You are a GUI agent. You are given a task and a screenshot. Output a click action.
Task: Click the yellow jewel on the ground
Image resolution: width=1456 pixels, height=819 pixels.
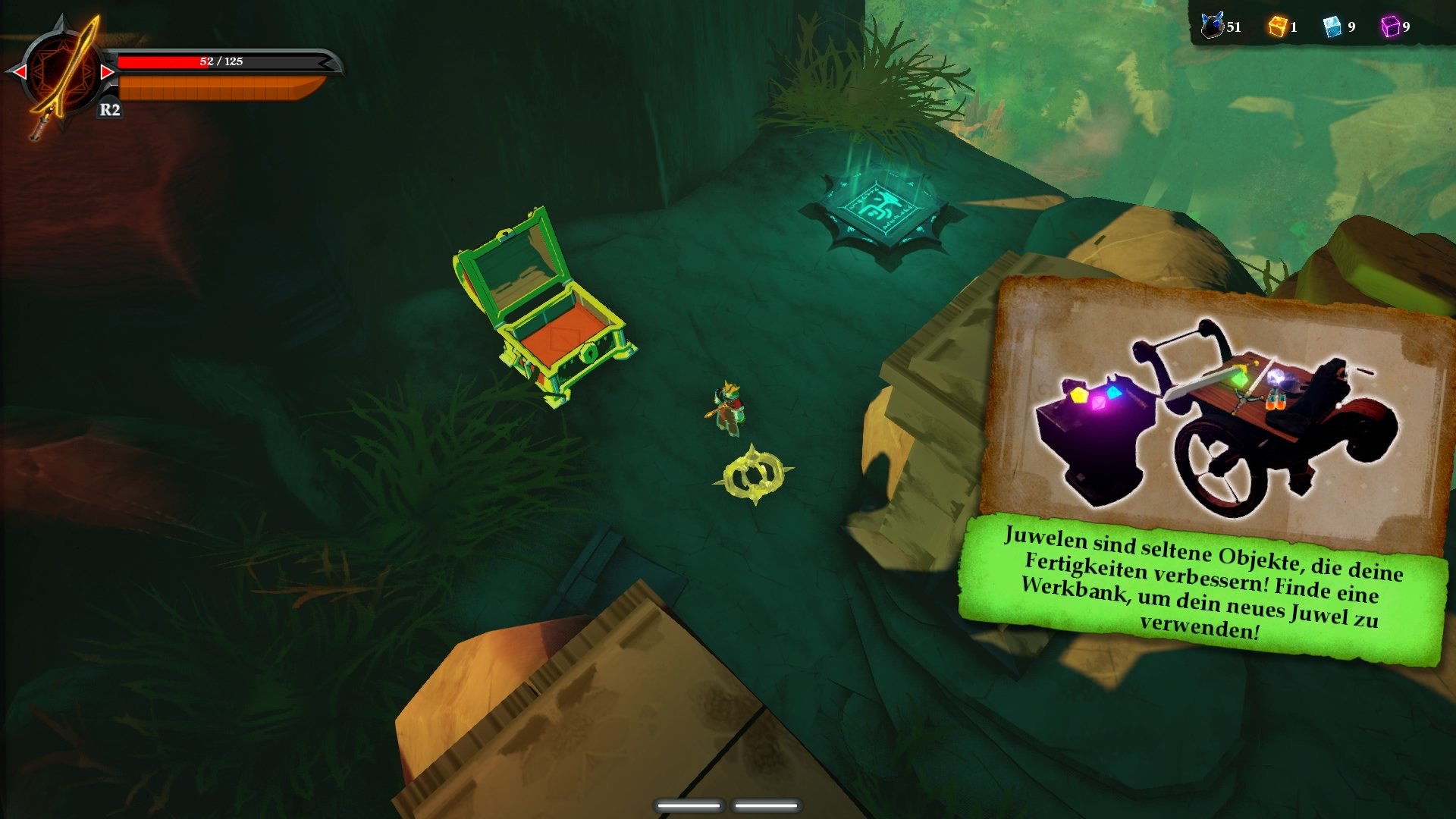(752, 474)
